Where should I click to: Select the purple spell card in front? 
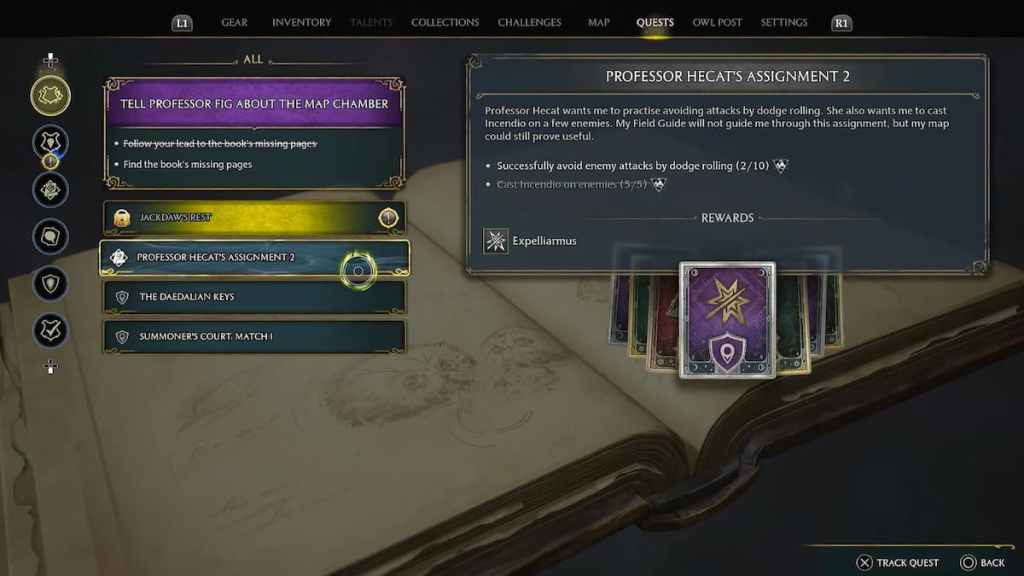pos(727,320)
